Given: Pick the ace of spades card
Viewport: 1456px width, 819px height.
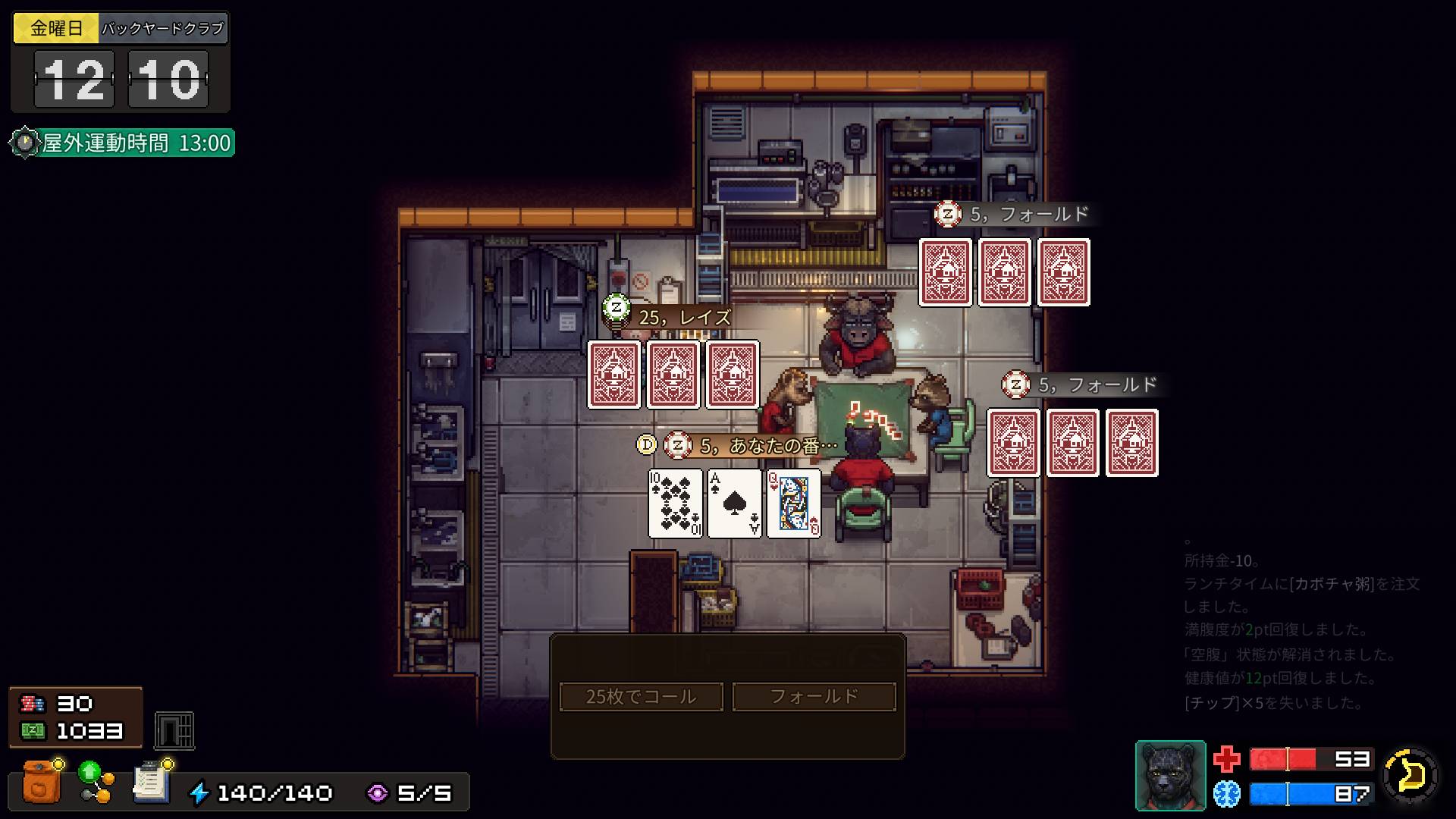Looking at the screenshot, I should 734,504.
